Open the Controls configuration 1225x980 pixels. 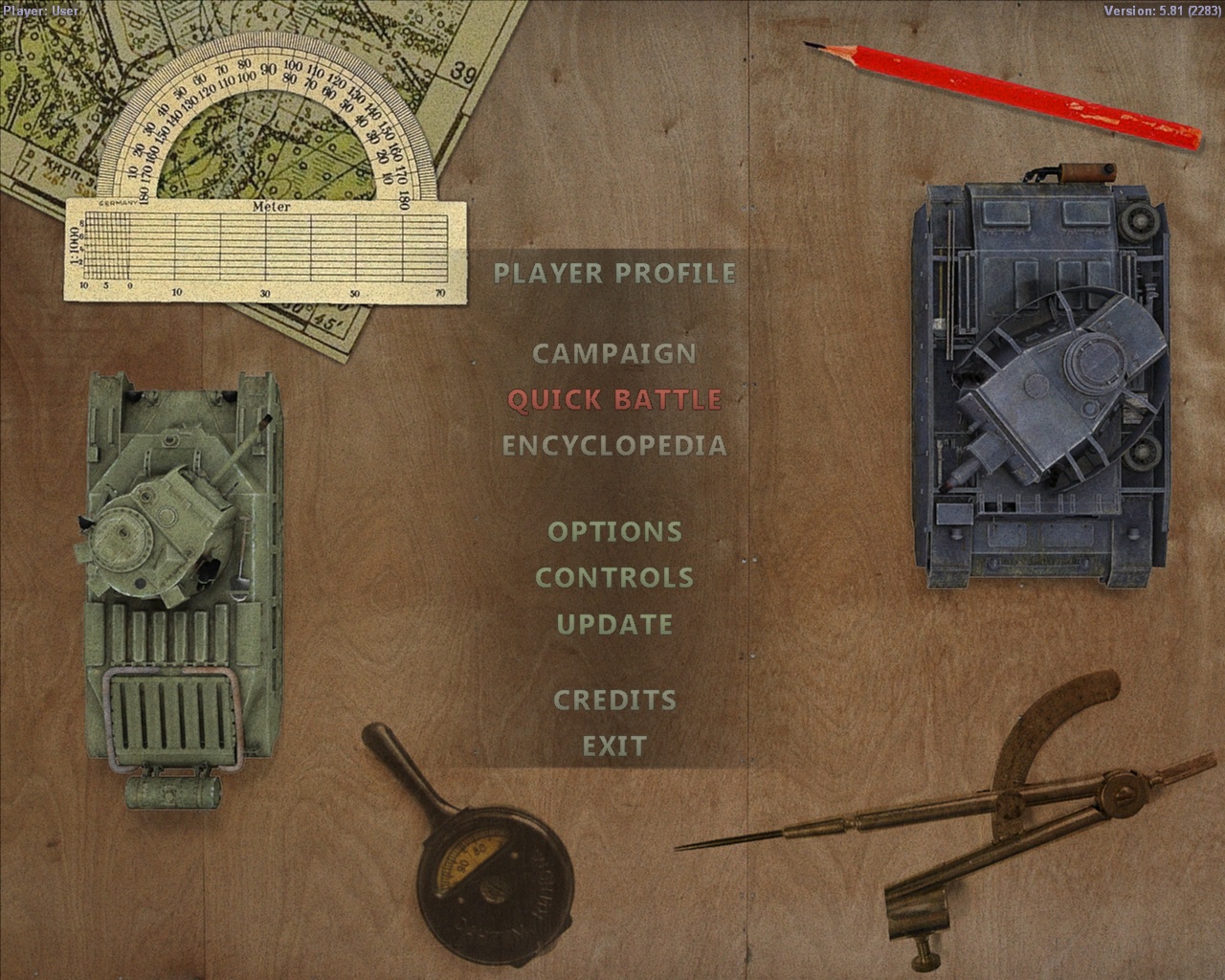pyautogui.click(x=615, y=577)
